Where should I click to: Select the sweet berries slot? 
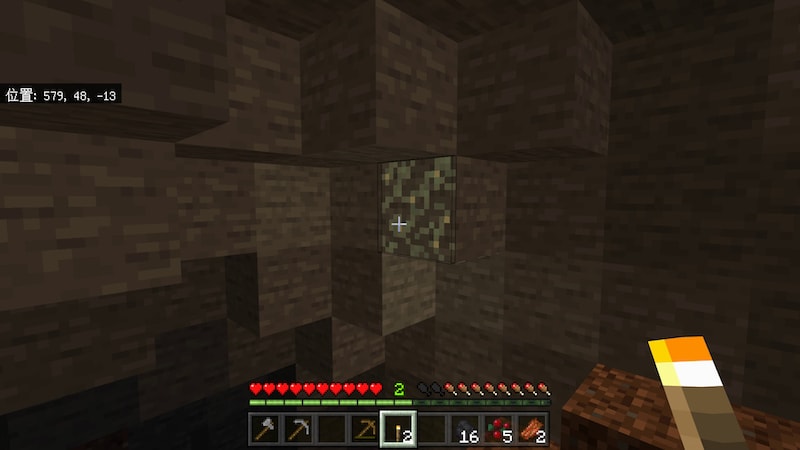pyautogui.click(x=499, y=430)
